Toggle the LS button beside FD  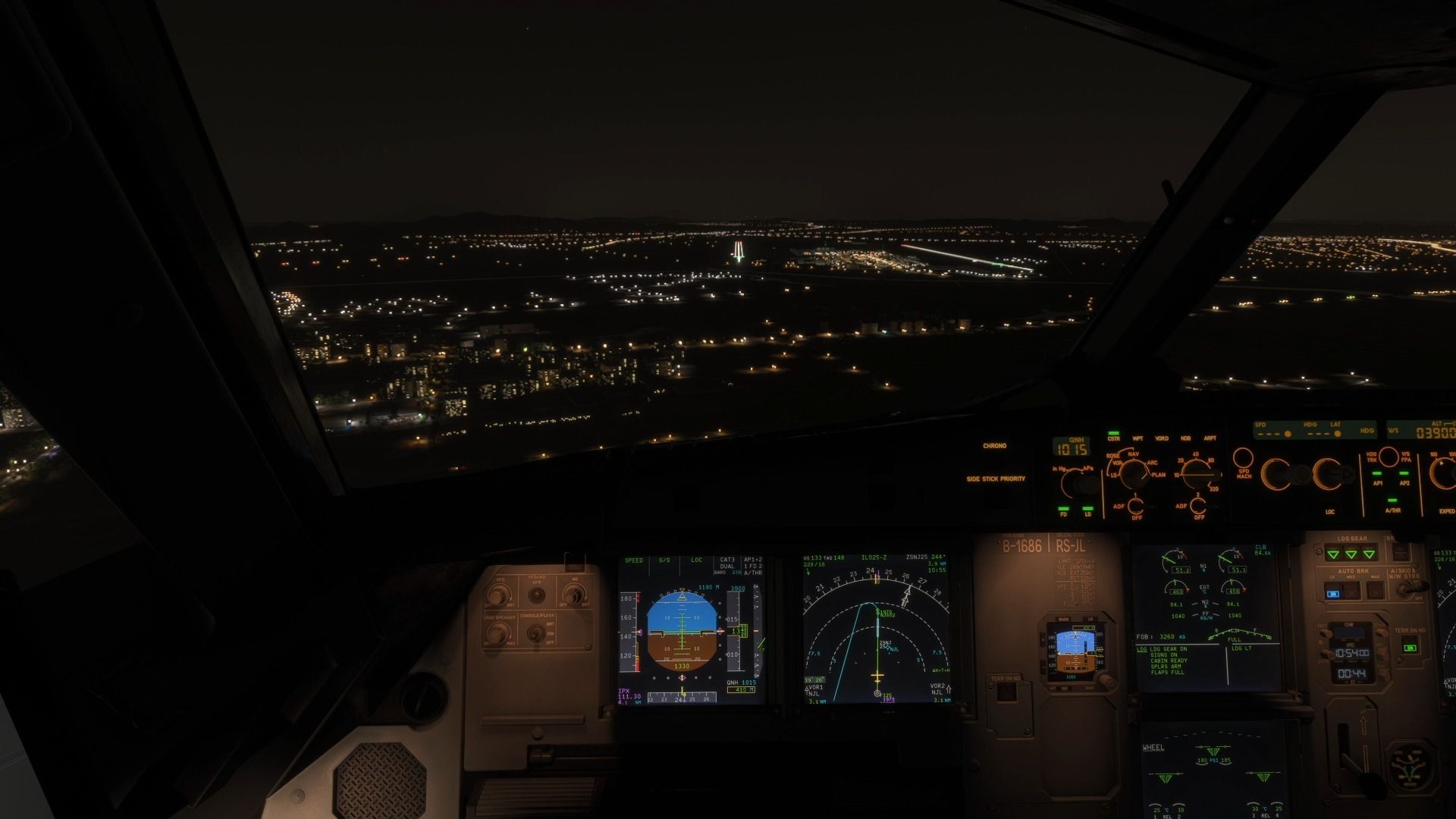pyautogui.click(x=1088, y=510)
